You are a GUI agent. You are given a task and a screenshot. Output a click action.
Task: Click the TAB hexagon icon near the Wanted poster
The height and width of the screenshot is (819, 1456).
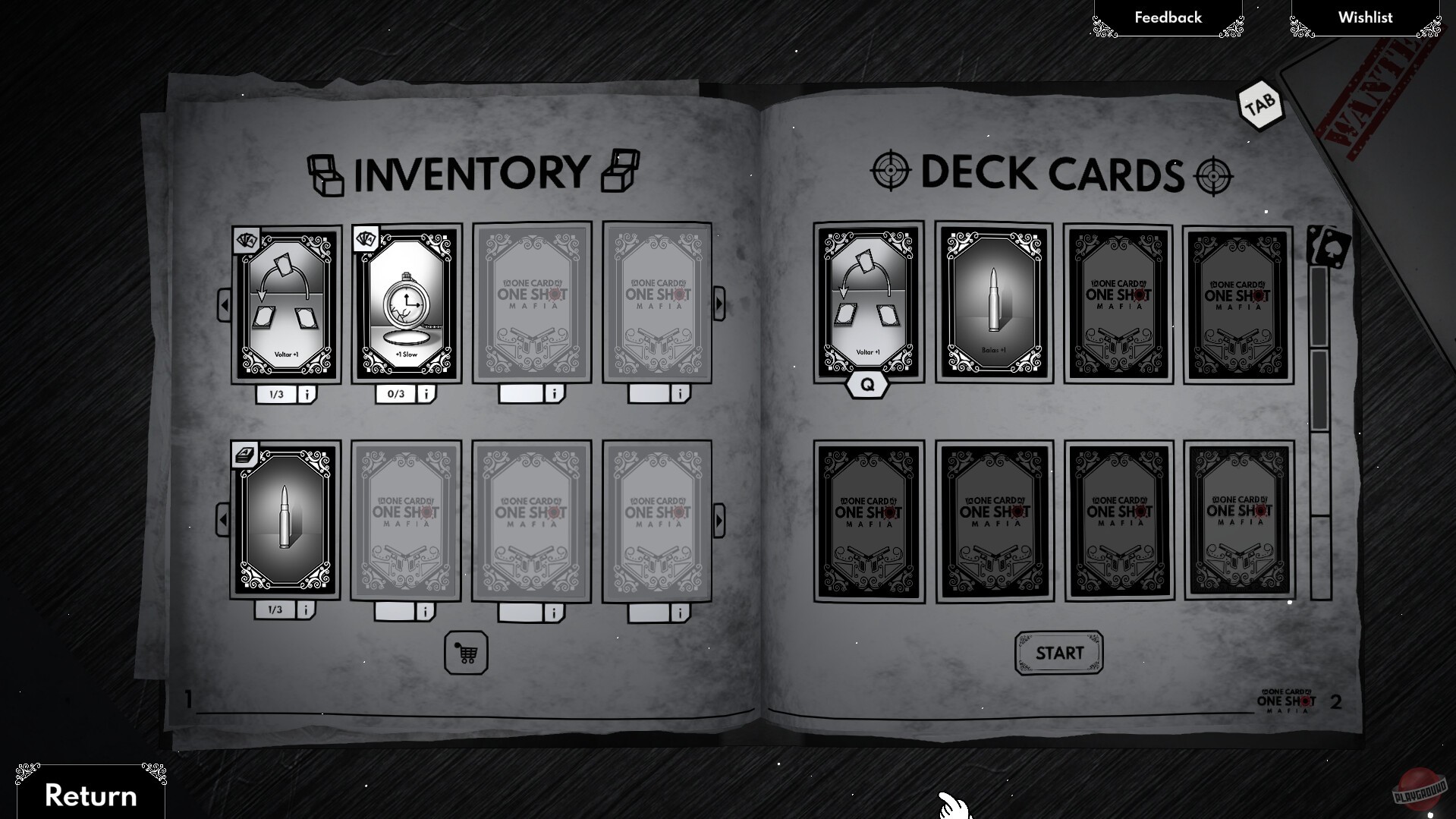pyautogui.click(x=1259, y=106)
